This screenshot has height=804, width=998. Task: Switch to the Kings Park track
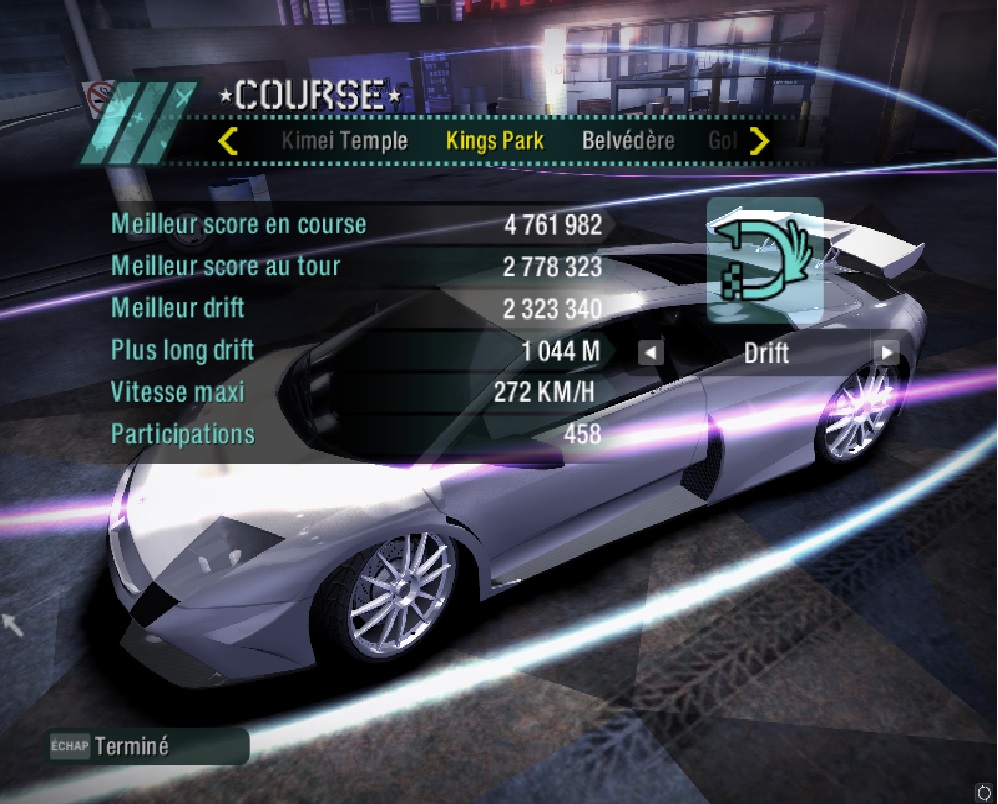click(x=494, y=141)
